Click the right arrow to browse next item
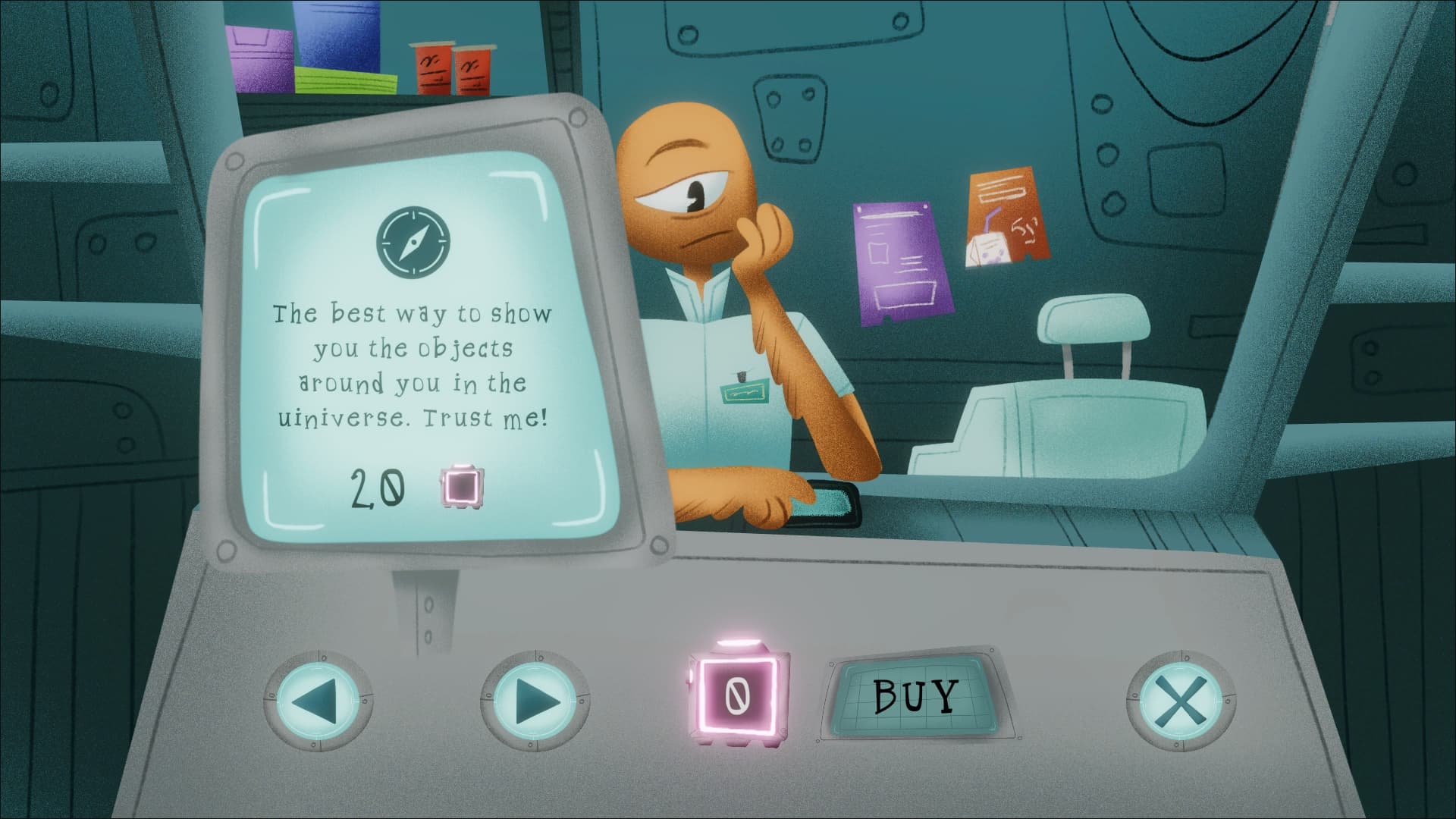The width and height of the screenshot is (1456, 819). (x=533, y=698)
